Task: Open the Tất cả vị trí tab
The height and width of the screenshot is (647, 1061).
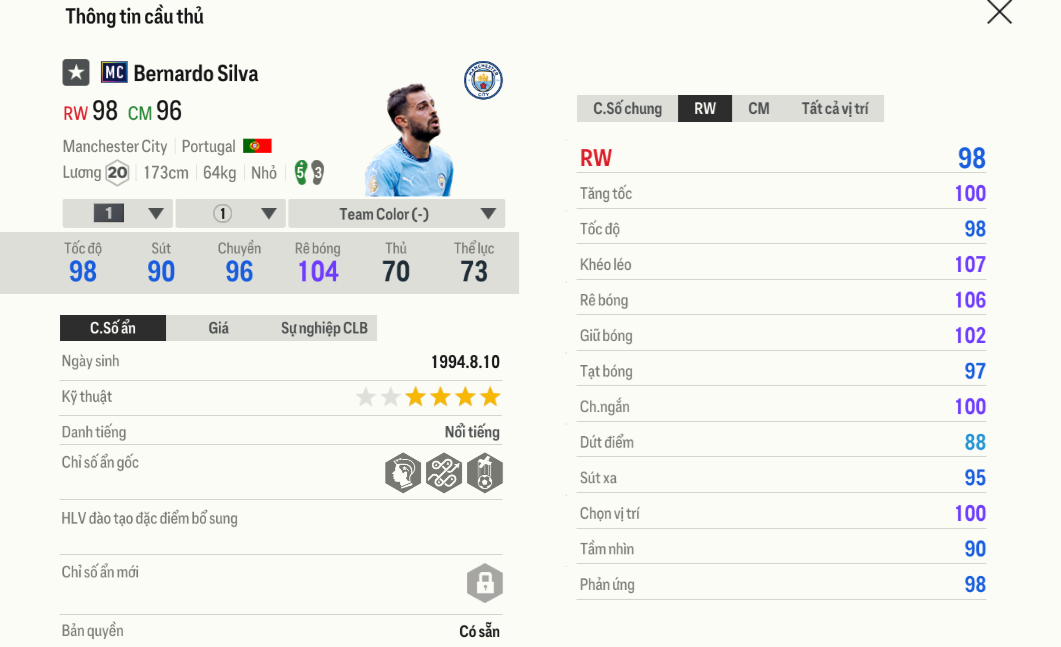Action: tap(834, 109)
